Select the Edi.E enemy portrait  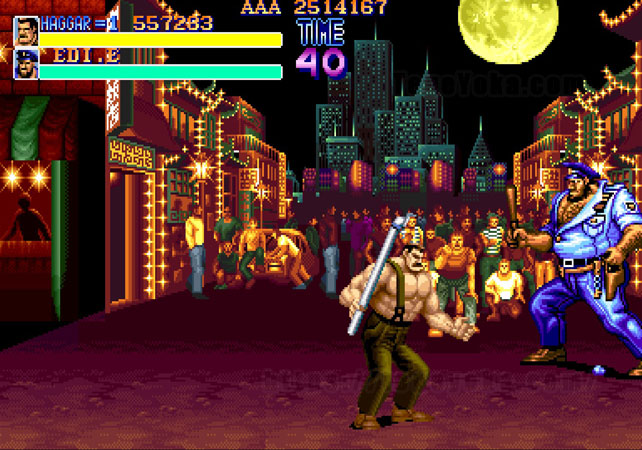[x=26, y=65]
